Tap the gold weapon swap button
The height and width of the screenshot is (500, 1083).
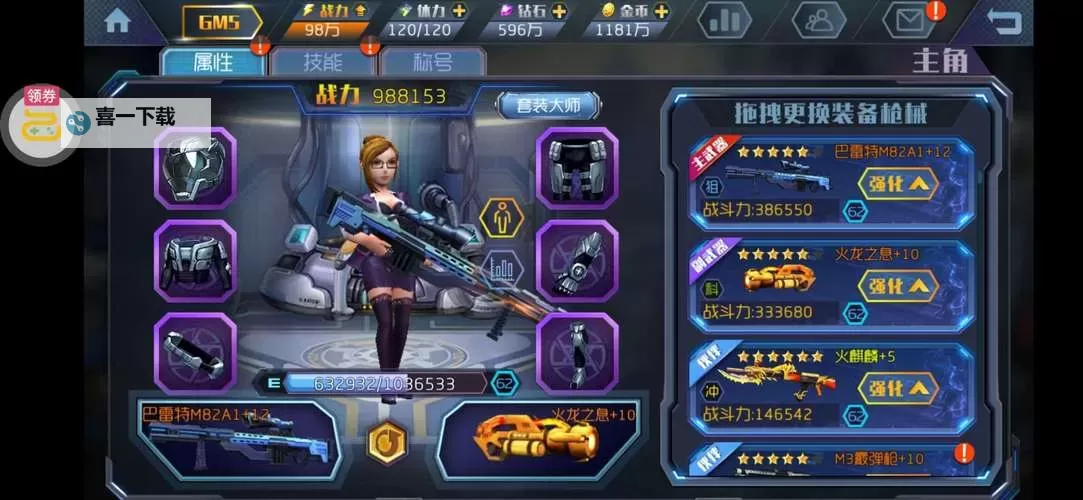[386, 441]
